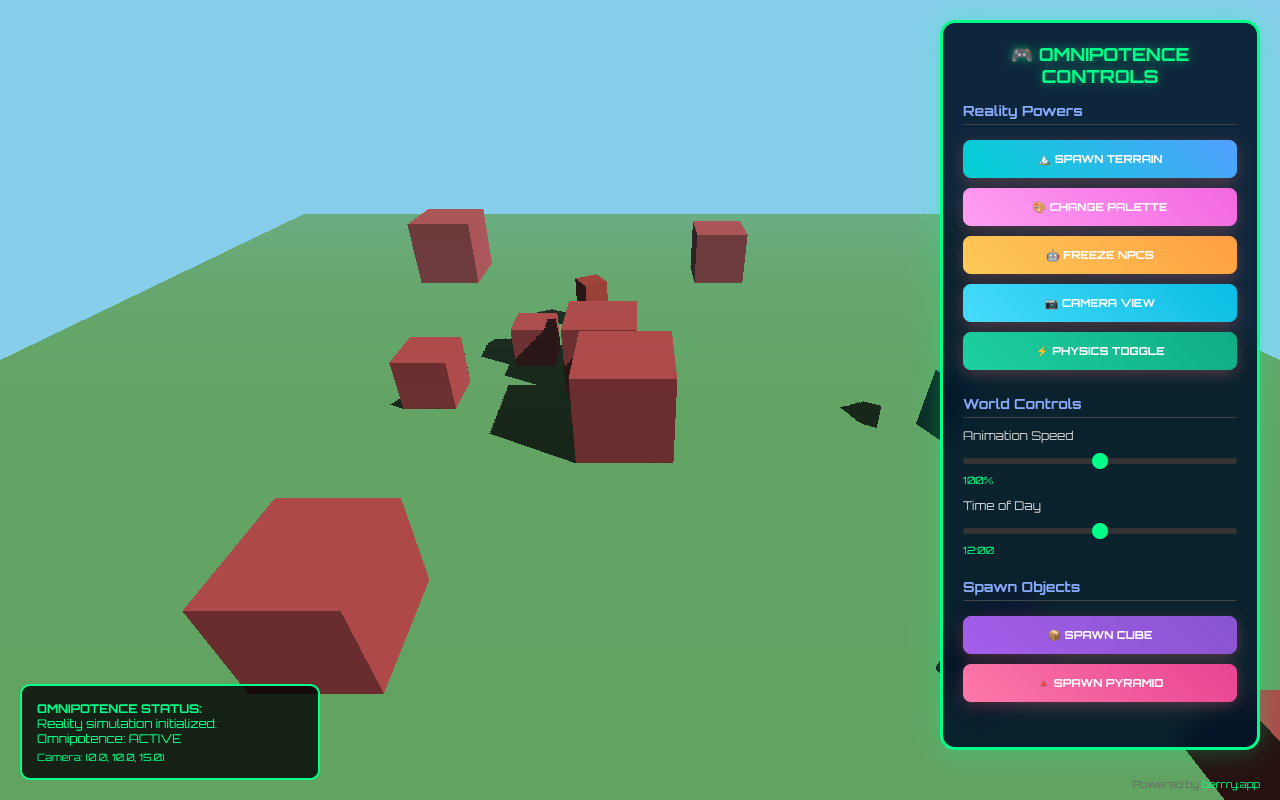Click the package icon on Spawn Cube

1054,635
